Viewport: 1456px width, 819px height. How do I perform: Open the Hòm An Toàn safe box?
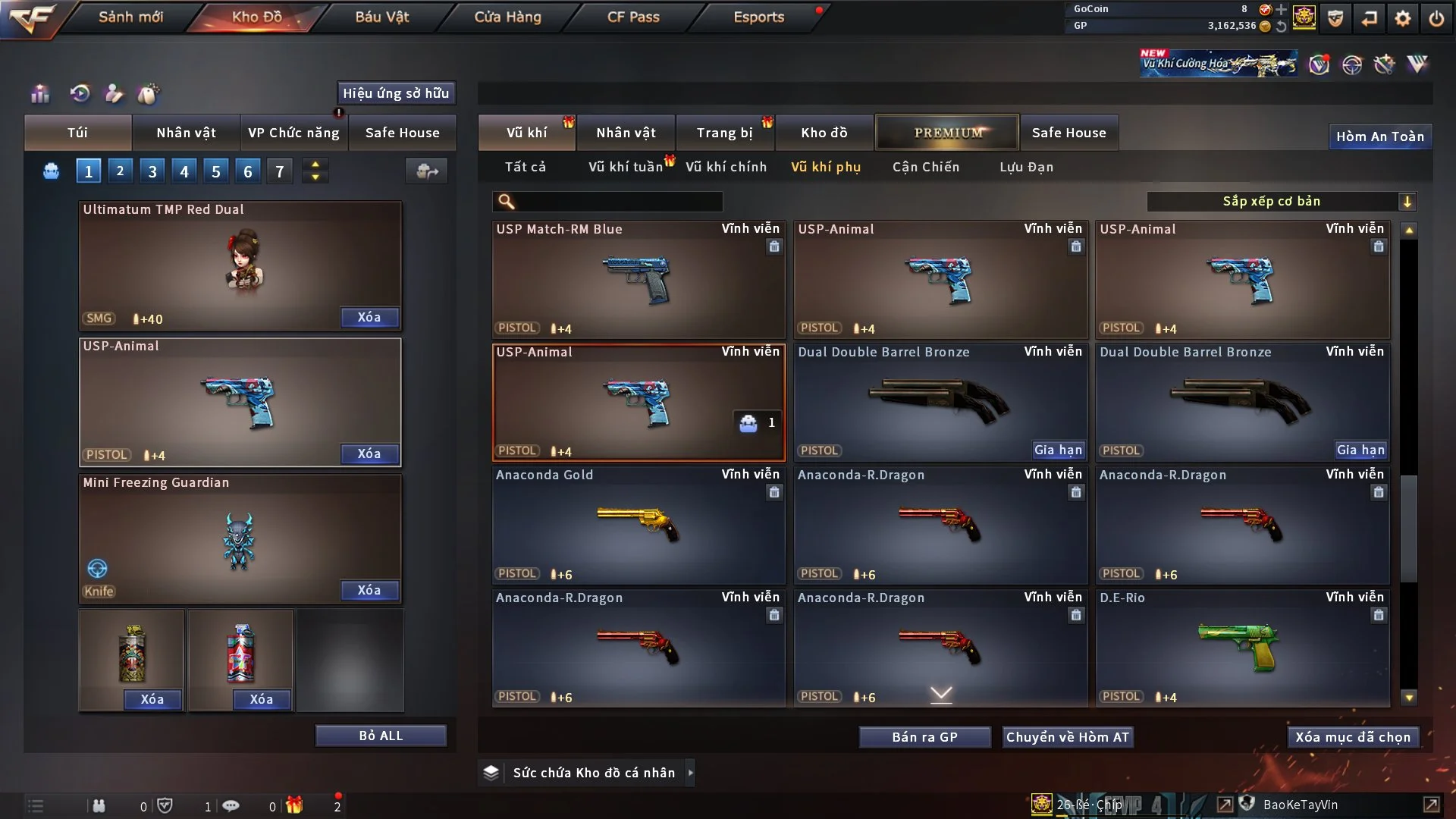(1379, 136)
